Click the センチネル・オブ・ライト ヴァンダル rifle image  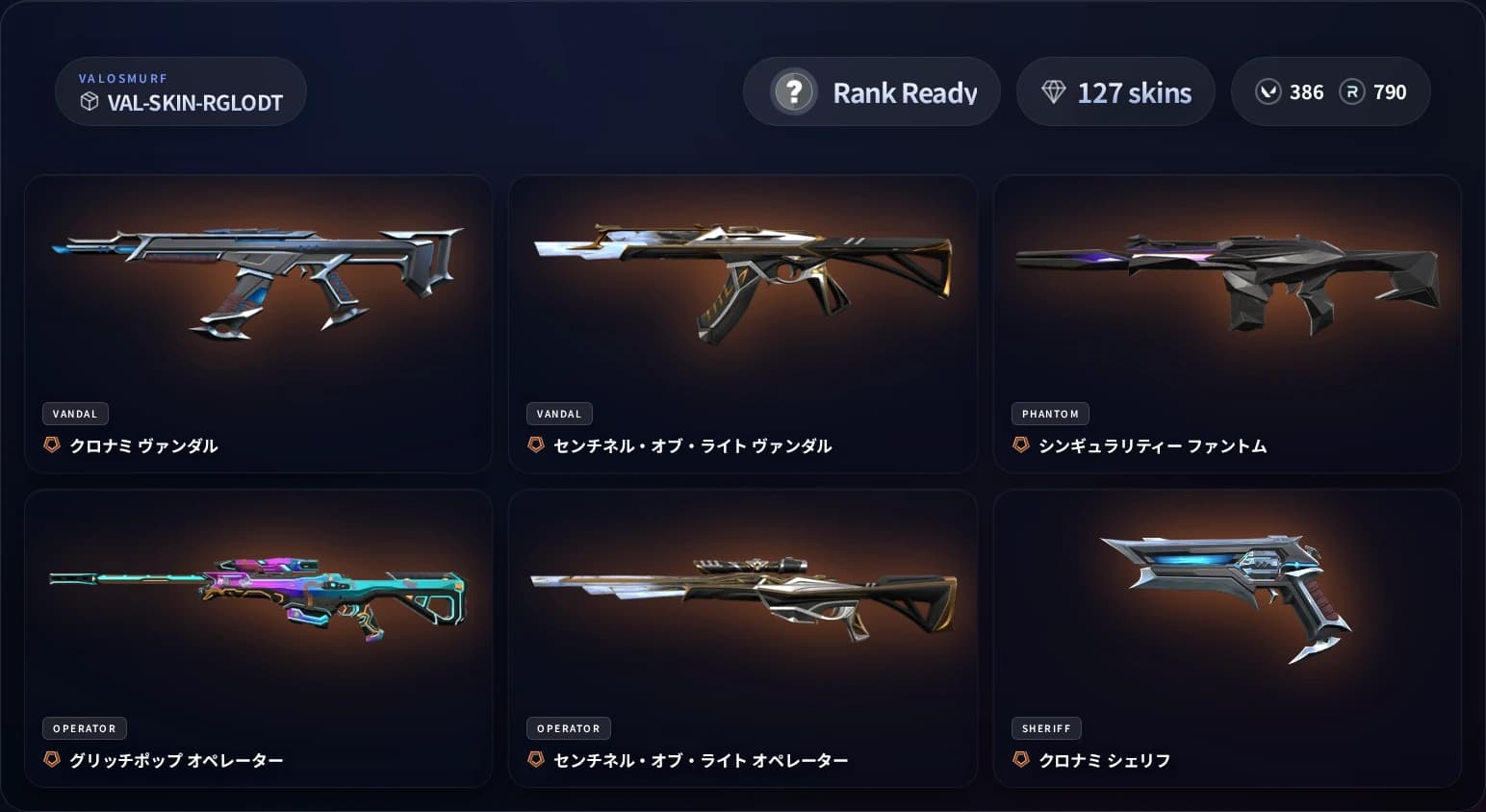pos(742,279)
